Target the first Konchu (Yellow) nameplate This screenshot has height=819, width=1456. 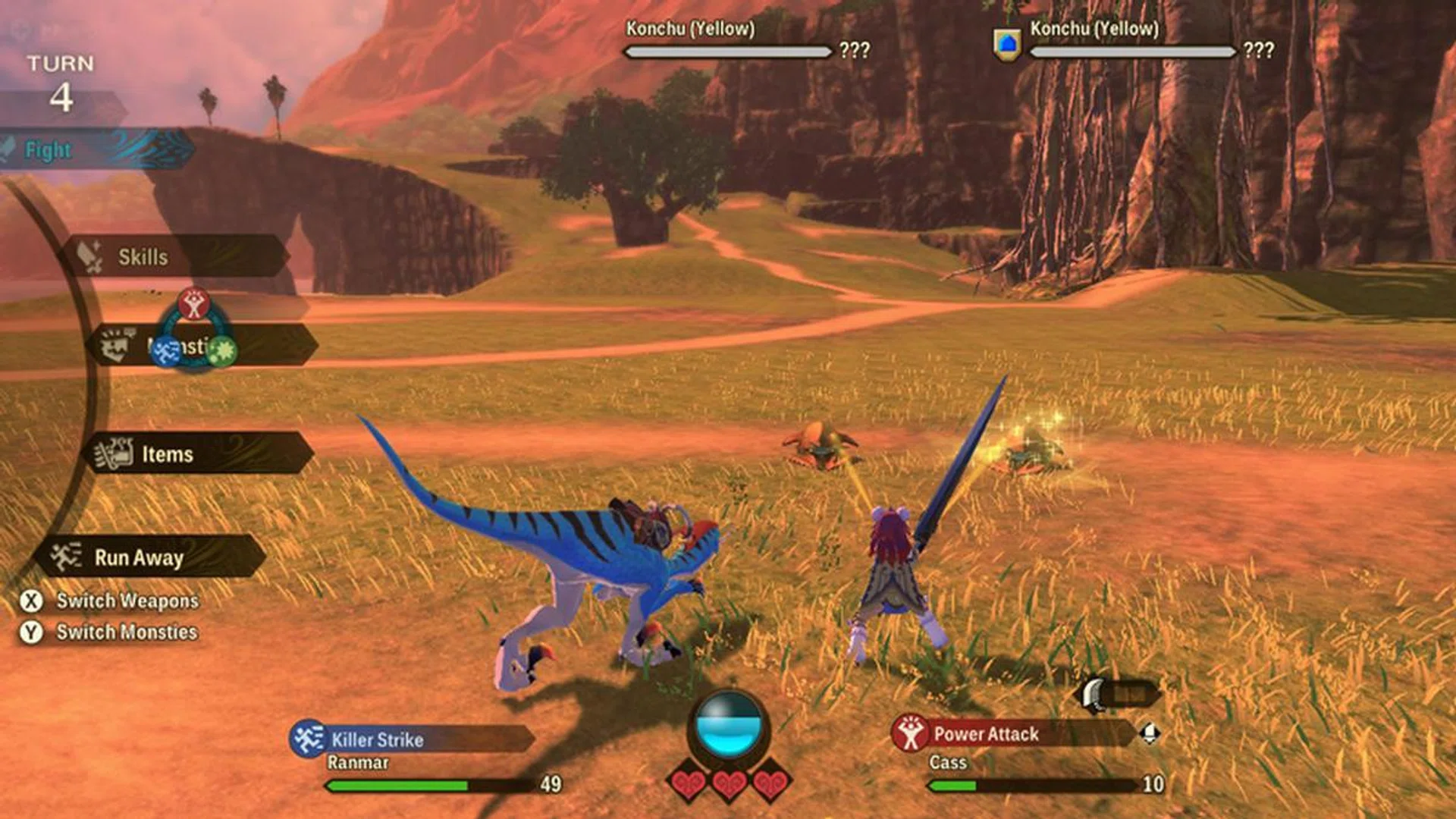coord(690,29)
